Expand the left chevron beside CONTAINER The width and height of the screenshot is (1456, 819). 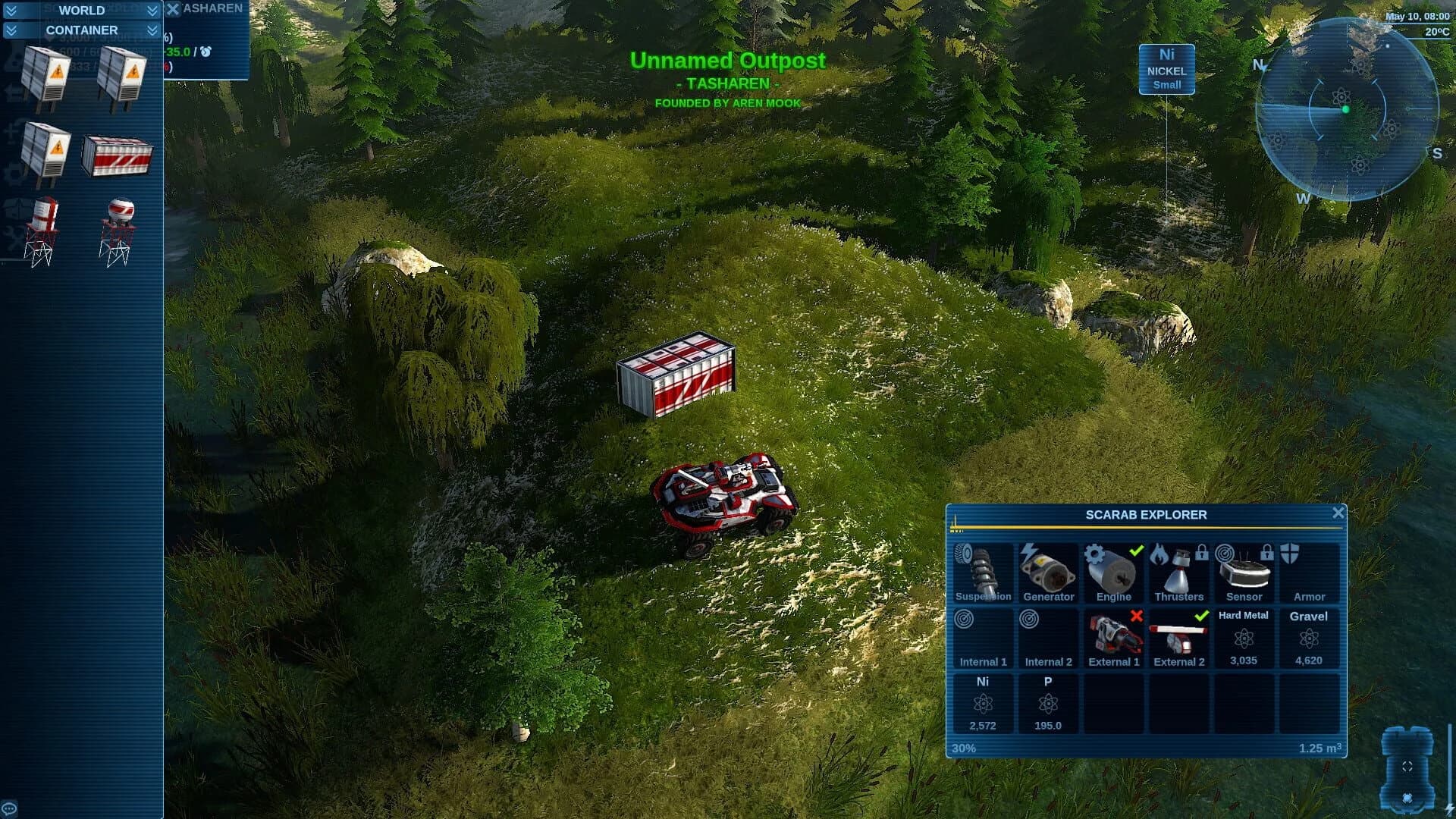tap(11, 30)
